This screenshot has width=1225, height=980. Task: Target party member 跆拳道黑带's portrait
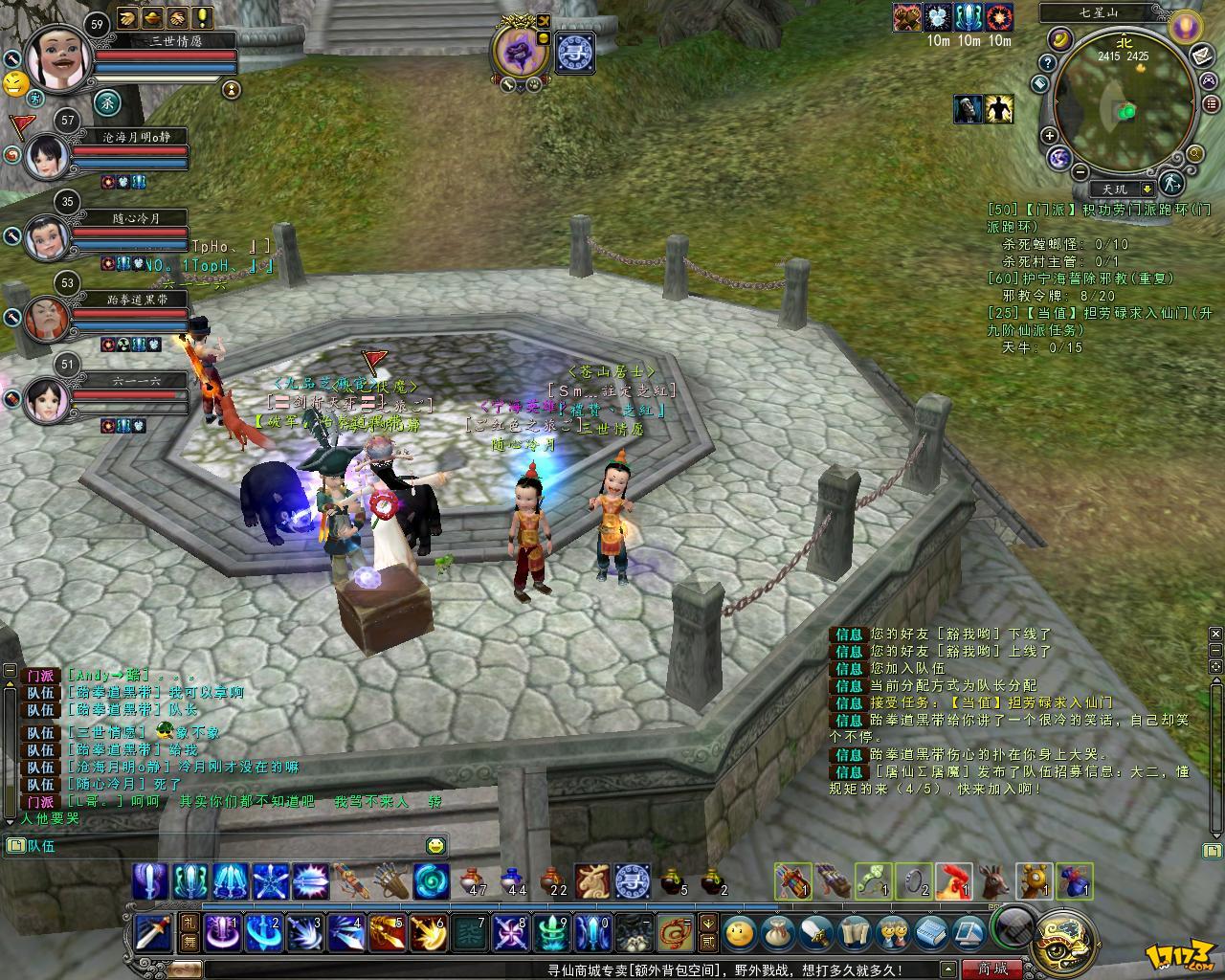45,317
